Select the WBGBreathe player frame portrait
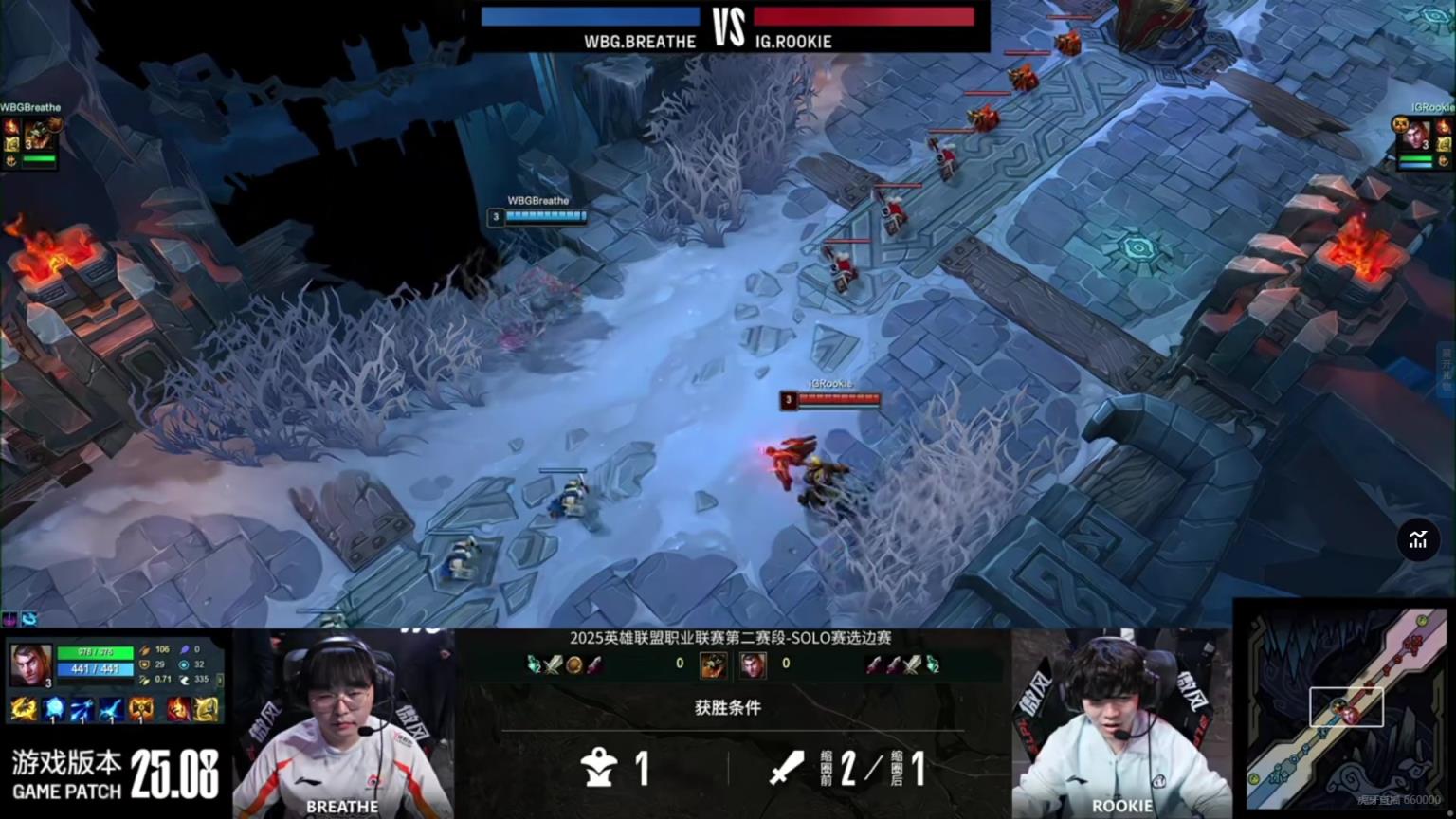 pos(38,133)
